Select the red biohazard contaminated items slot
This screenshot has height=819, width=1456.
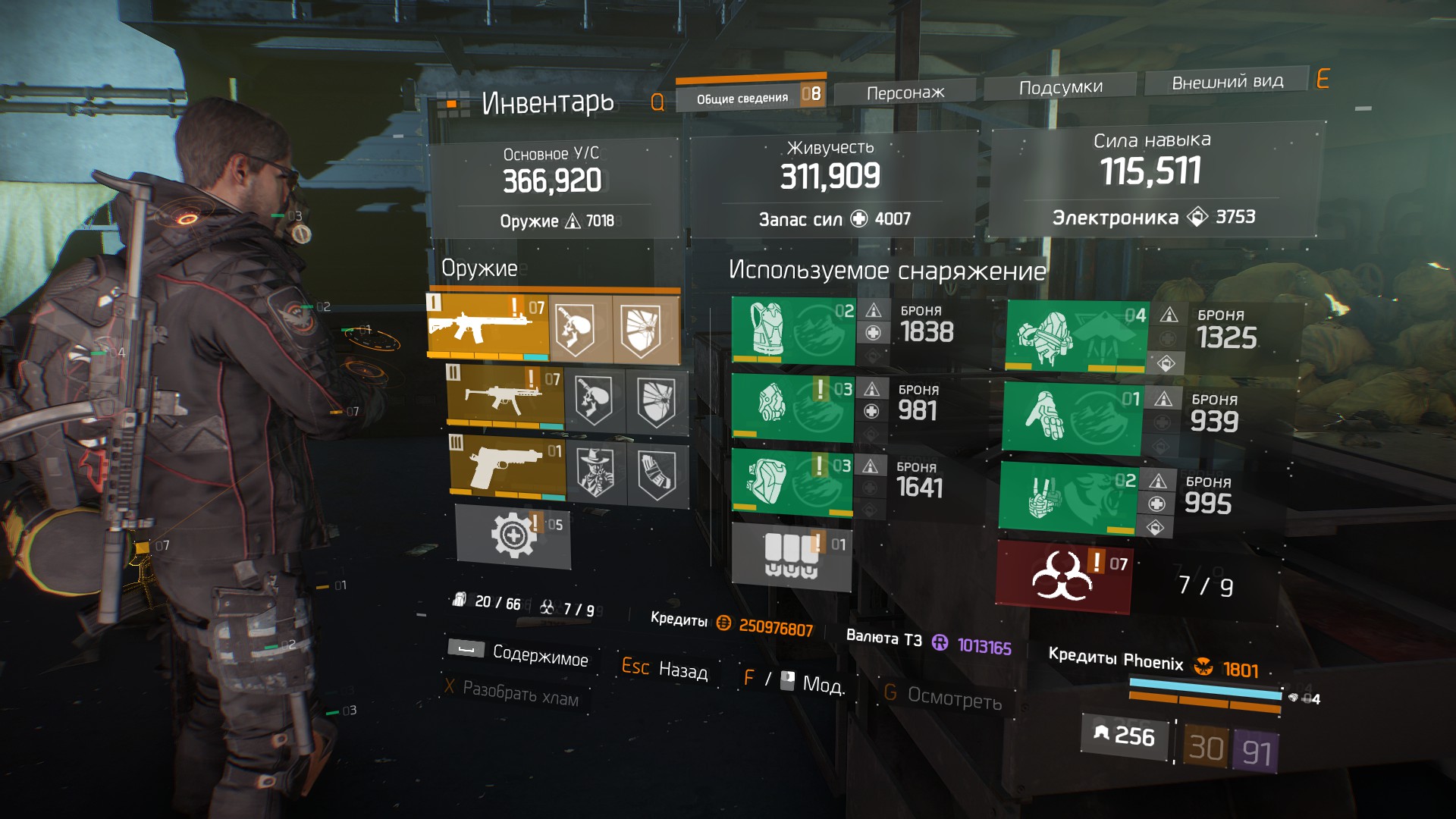point(1063,576)
